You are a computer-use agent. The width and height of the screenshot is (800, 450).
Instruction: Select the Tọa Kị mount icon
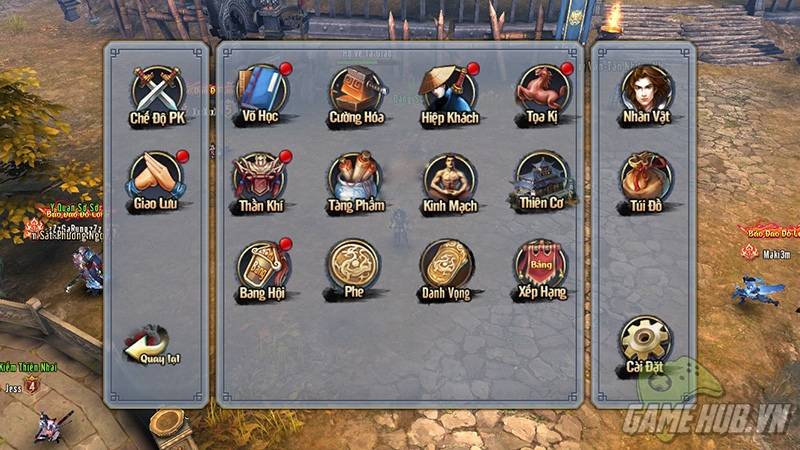[543, 90]
